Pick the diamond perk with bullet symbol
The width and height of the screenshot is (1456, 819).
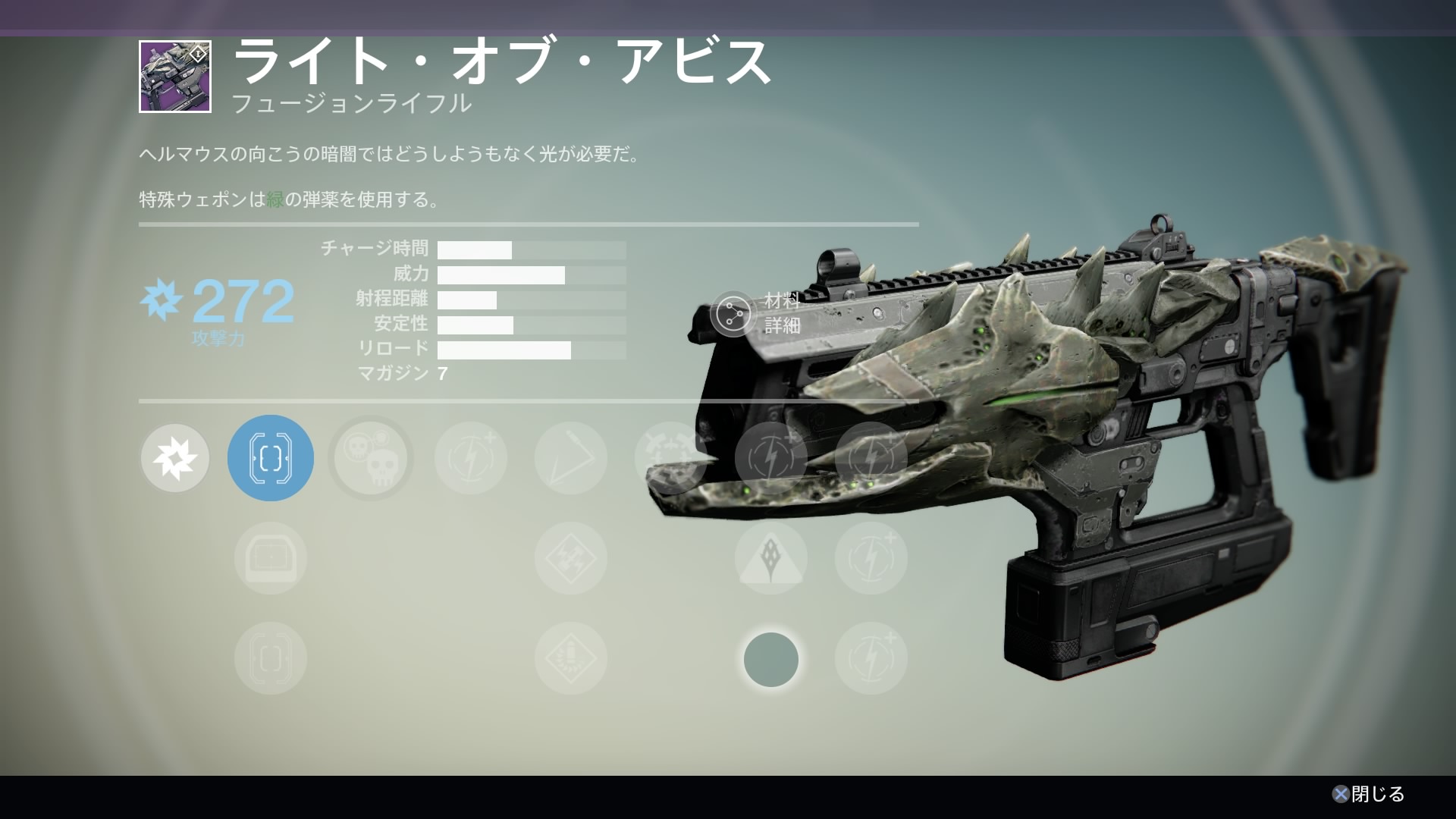571,658
